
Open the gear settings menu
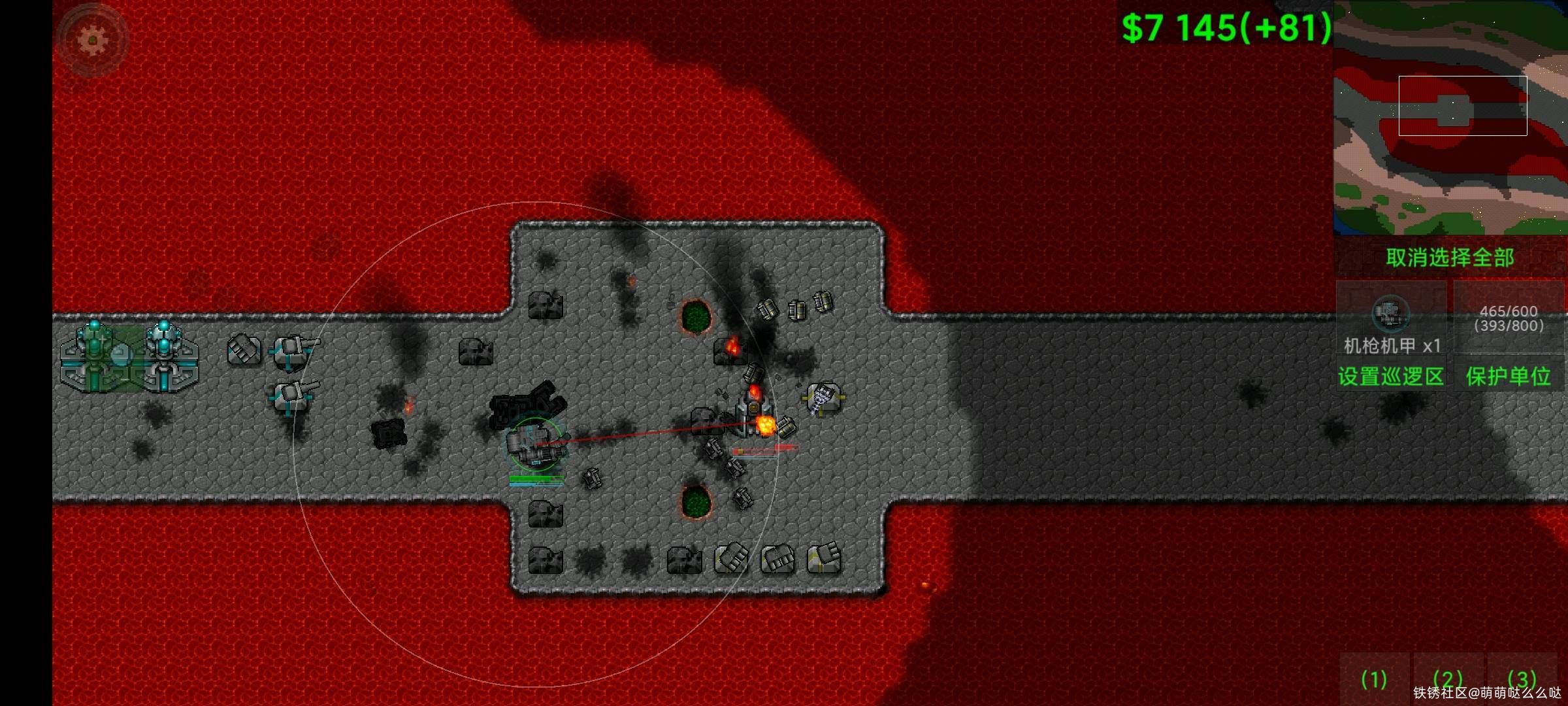click(x=93, y=41)
